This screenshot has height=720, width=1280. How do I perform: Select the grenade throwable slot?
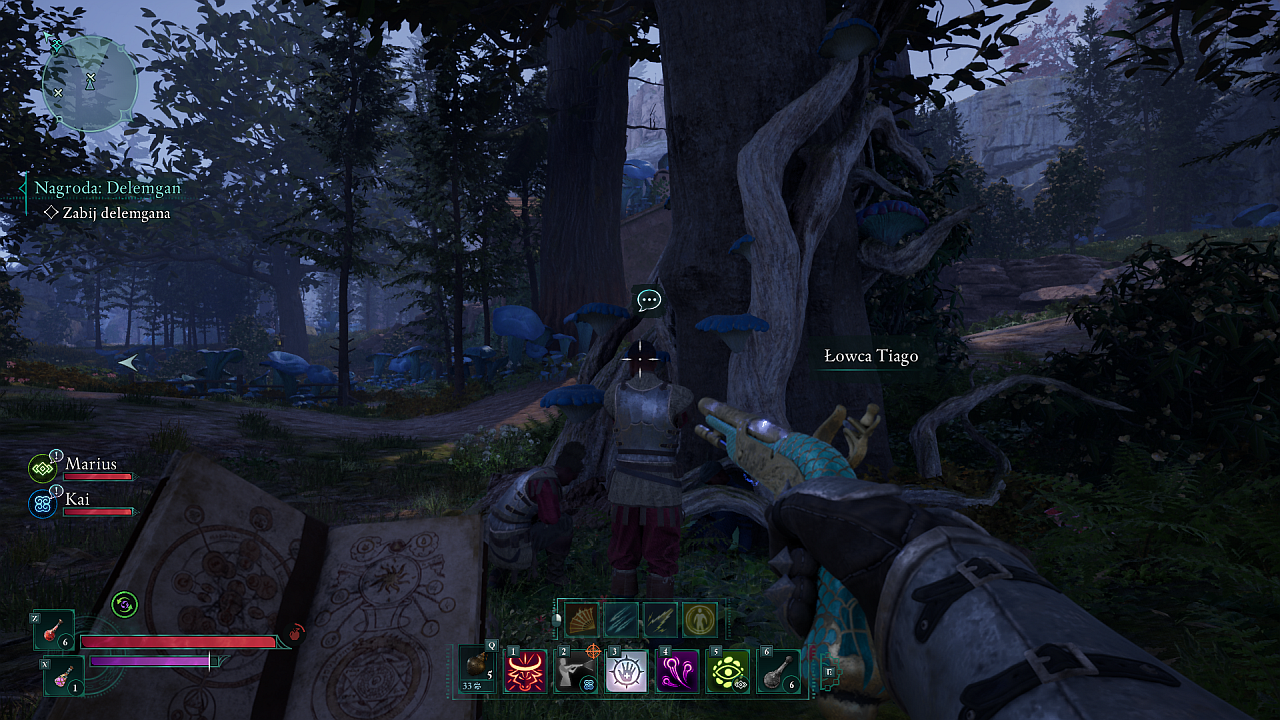(478, 669)
